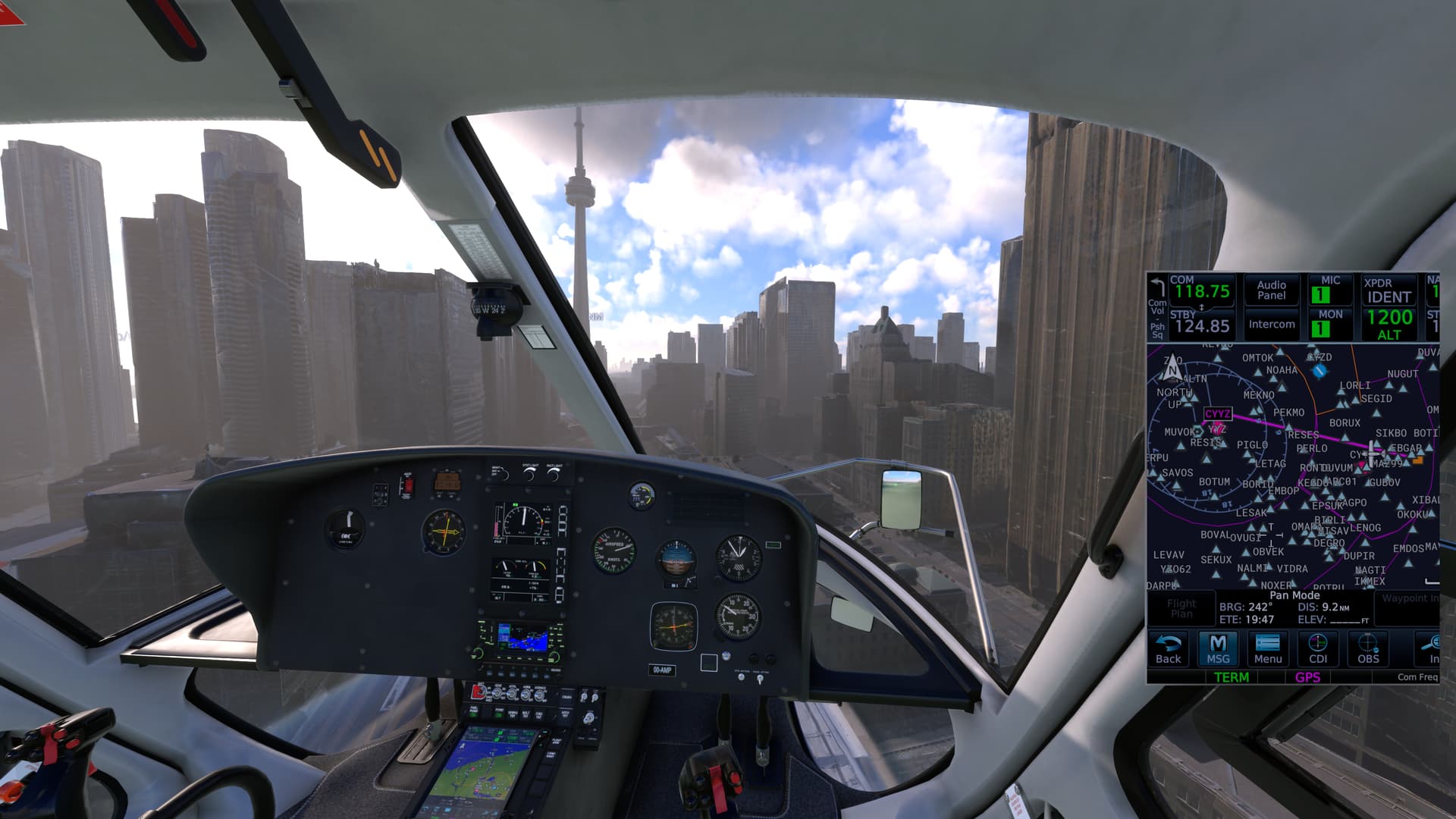Adjust the Com Vol knob
The width and height of the screenshot is (1456, 819).
point(1156,309)
